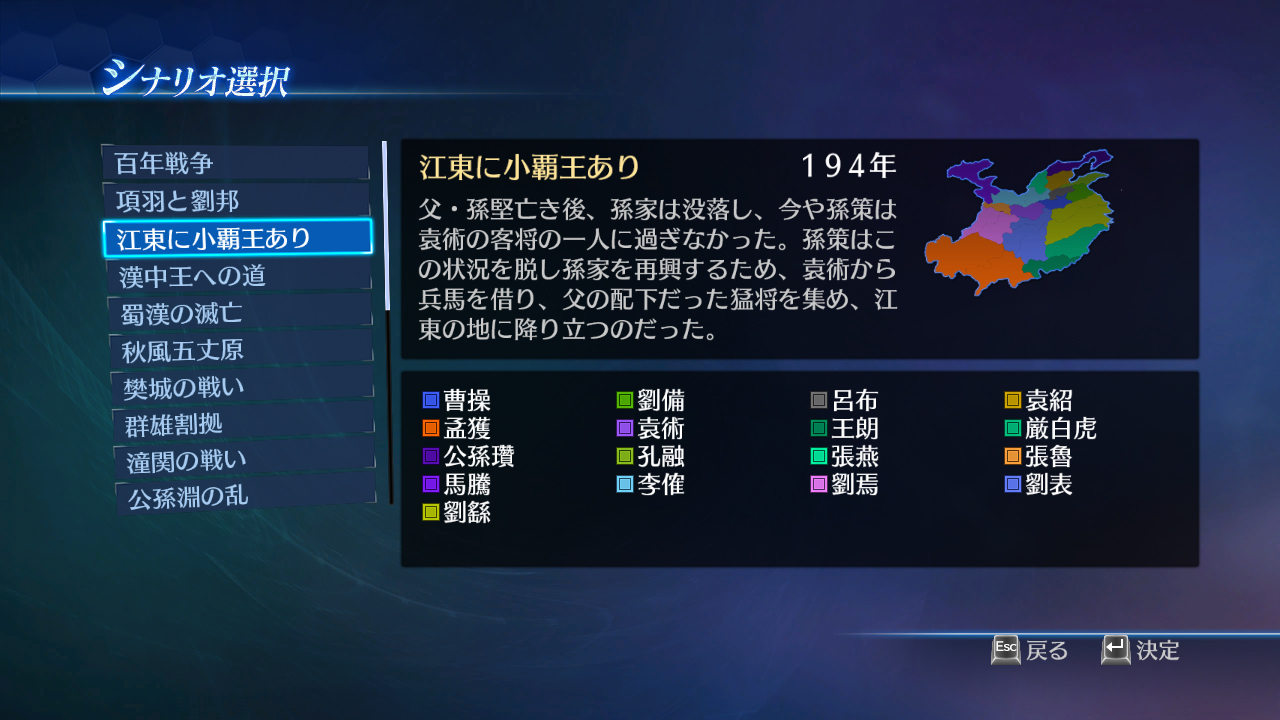Click 戻る to go back

[x=1044, y=650]
